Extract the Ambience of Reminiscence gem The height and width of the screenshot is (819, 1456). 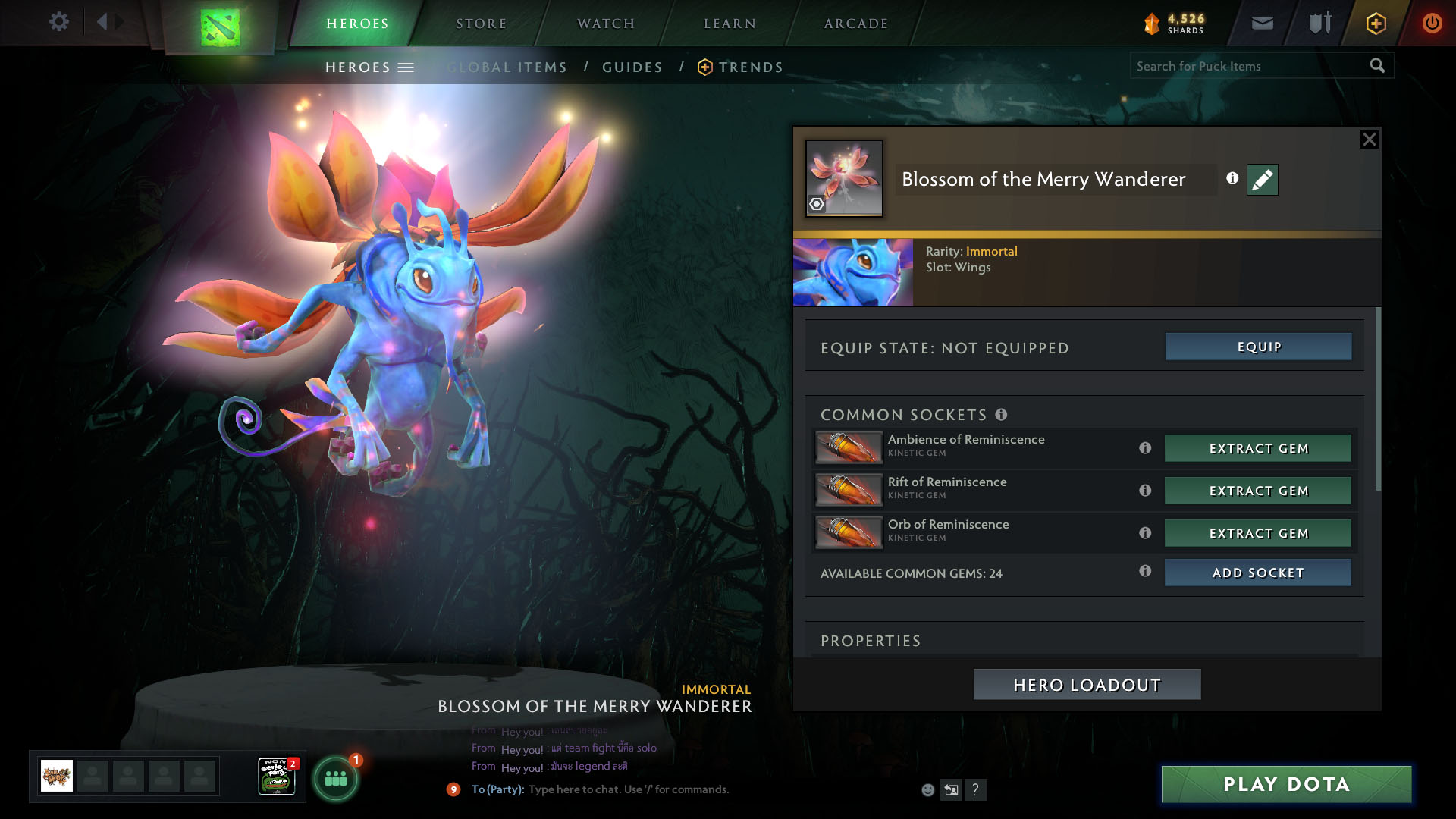click(x=1258, y=448)
